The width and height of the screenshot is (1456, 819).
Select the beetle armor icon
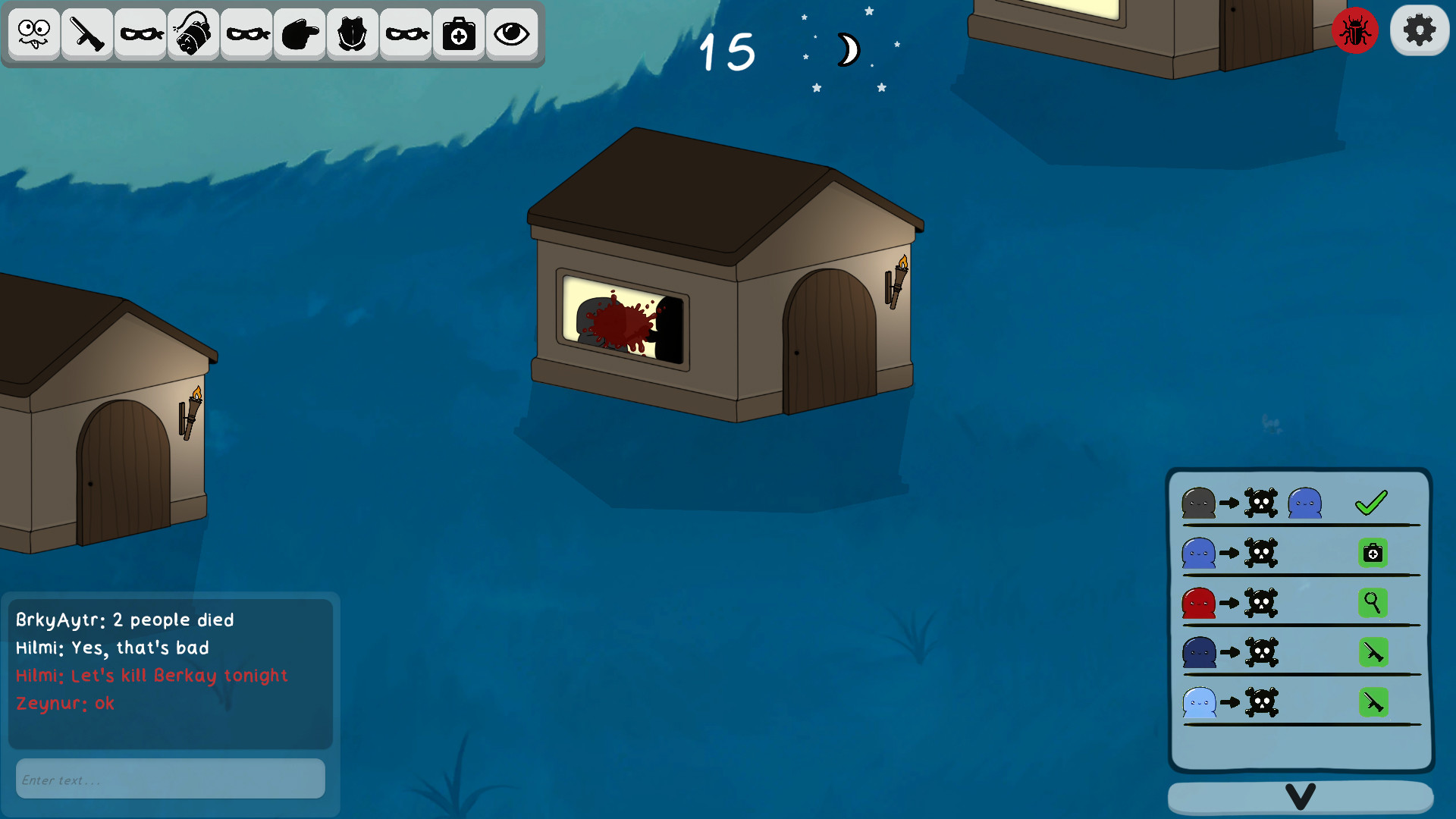(x=352, y=33)
